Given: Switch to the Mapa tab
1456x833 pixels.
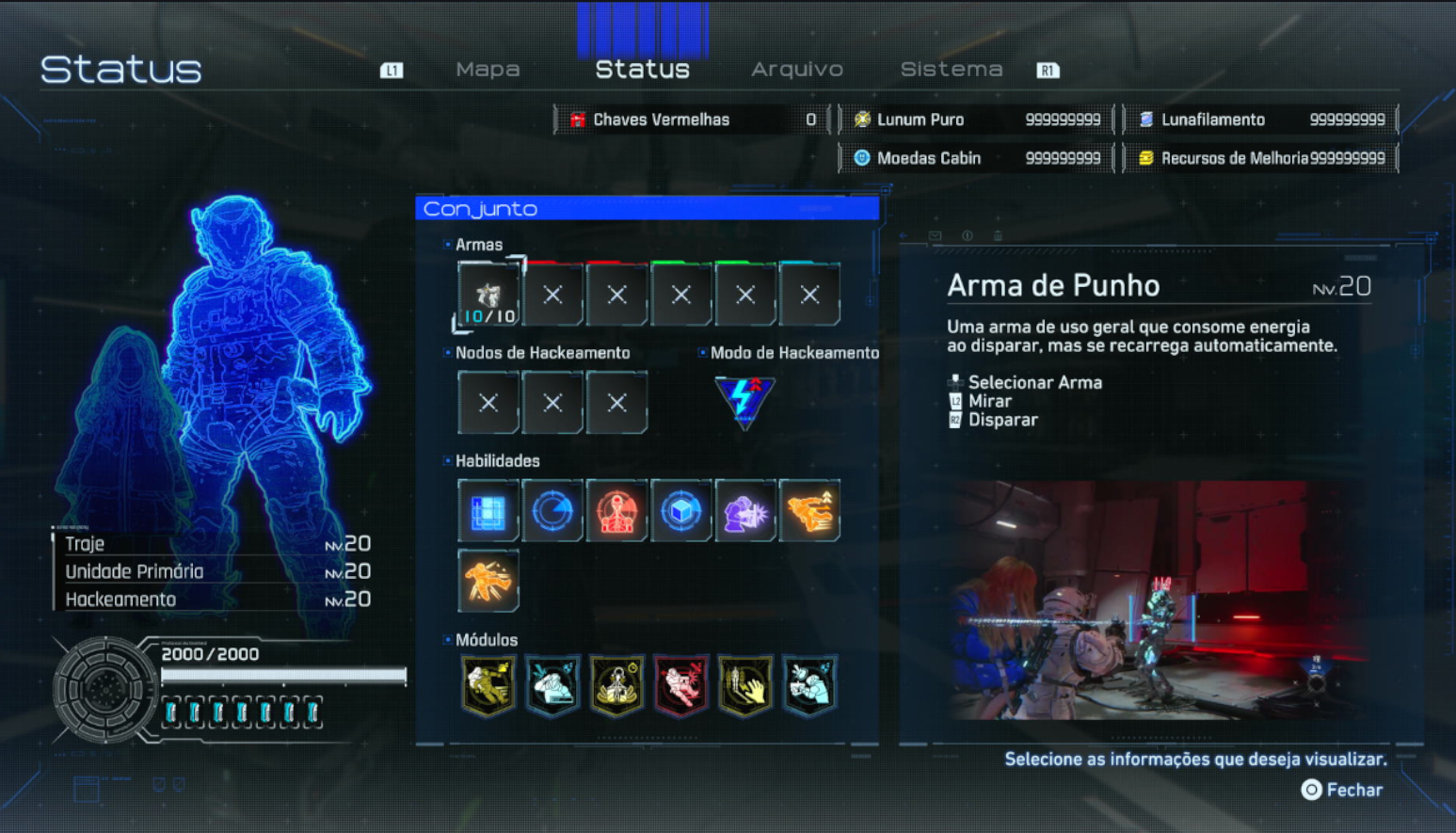Looking at the screenshot, I should pyautogui.click(x=488, y=70).
